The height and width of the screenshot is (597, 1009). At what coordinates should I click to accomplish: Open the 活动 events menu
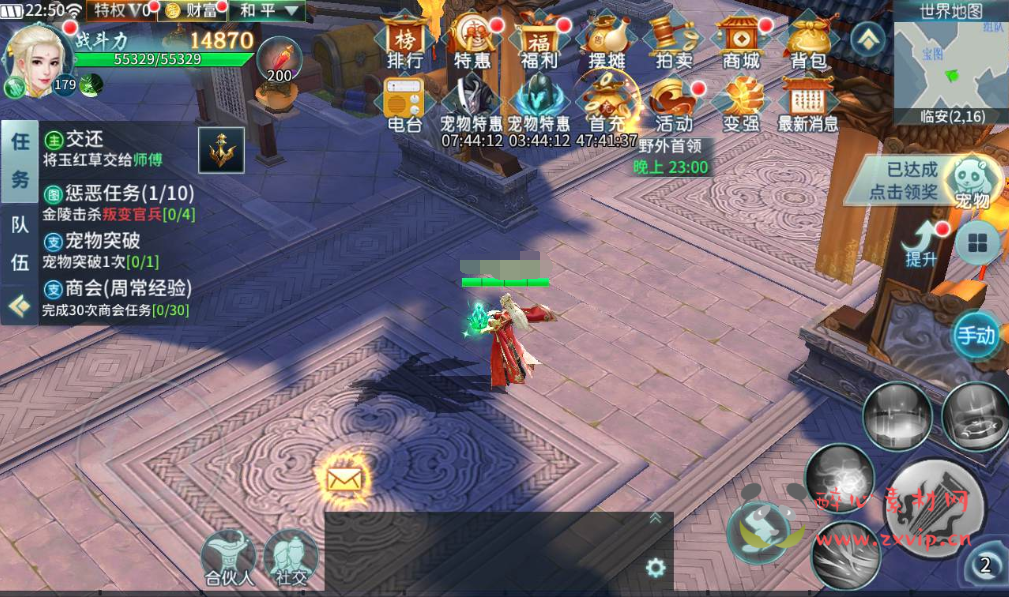674,103
